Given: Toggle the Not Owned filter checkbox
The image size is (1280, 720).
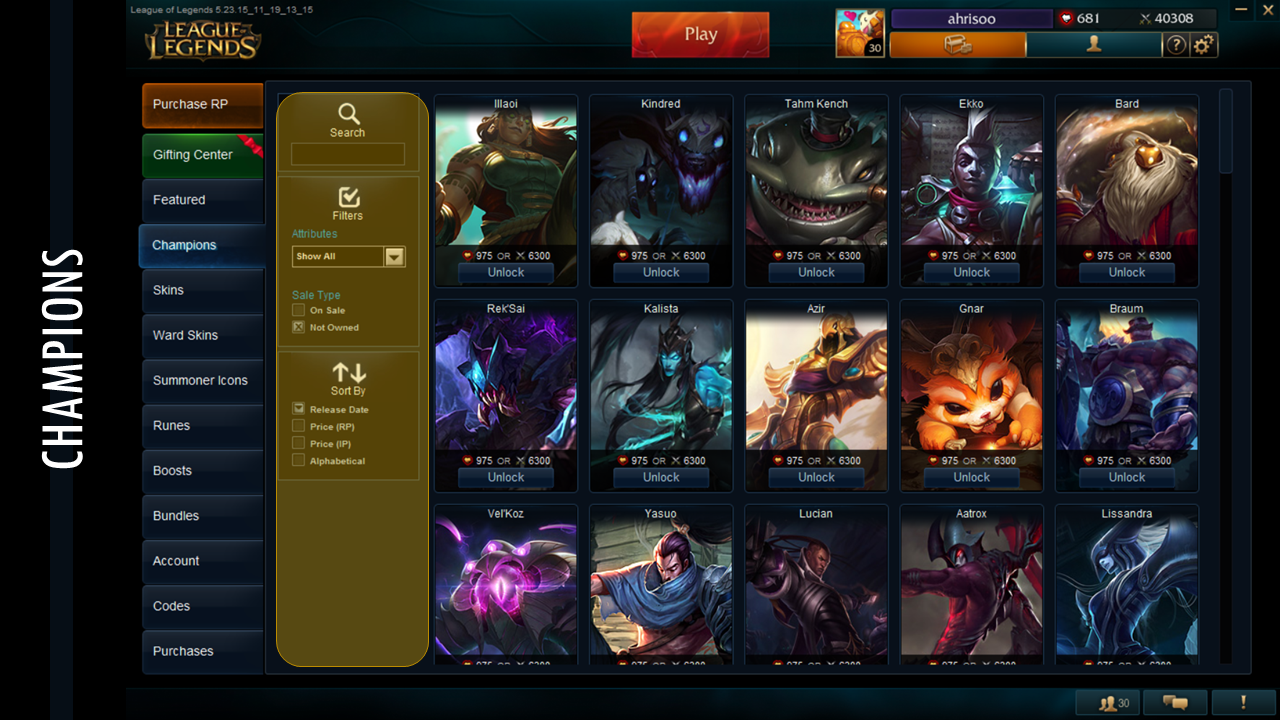Looking at the screenshot, I should [298, 327].
